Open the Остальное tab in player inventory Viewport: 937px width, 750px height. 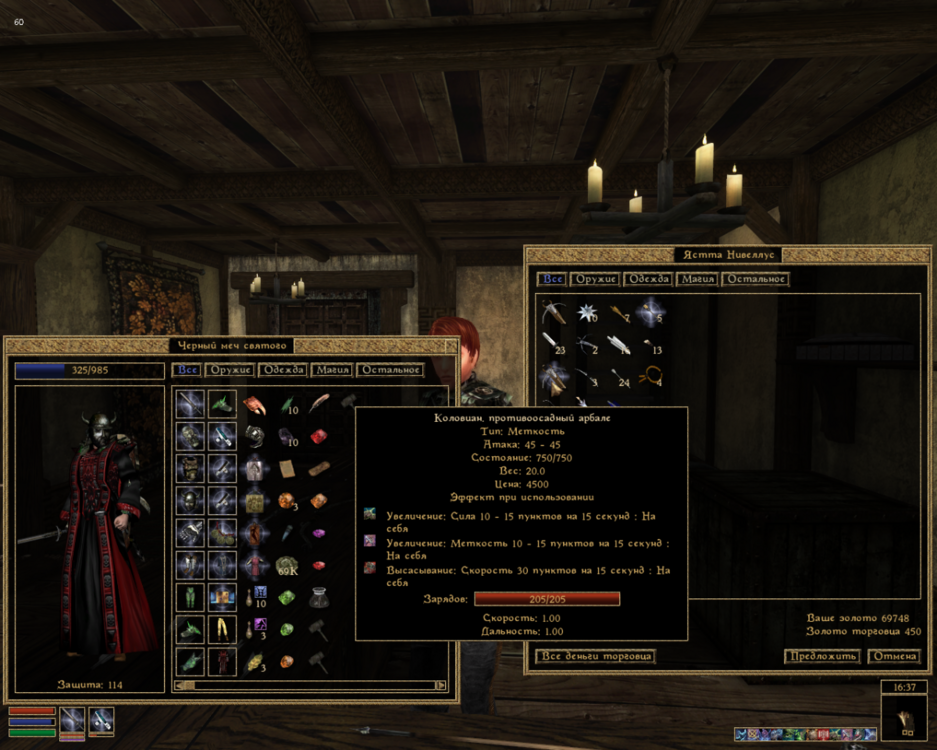pos(390,370)
